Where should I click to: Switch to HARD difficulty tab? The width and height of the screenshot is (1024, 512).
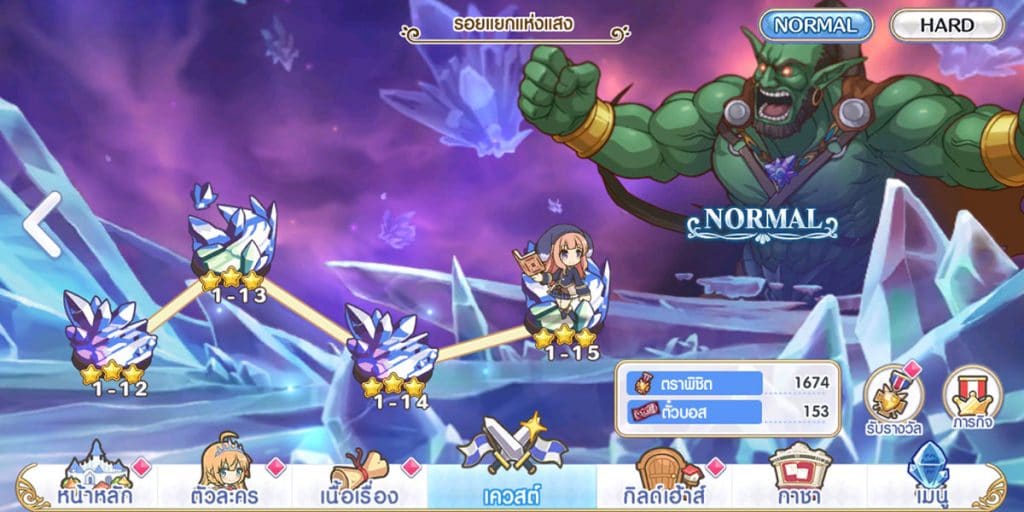pyautogui.click(x=946, y=25)
